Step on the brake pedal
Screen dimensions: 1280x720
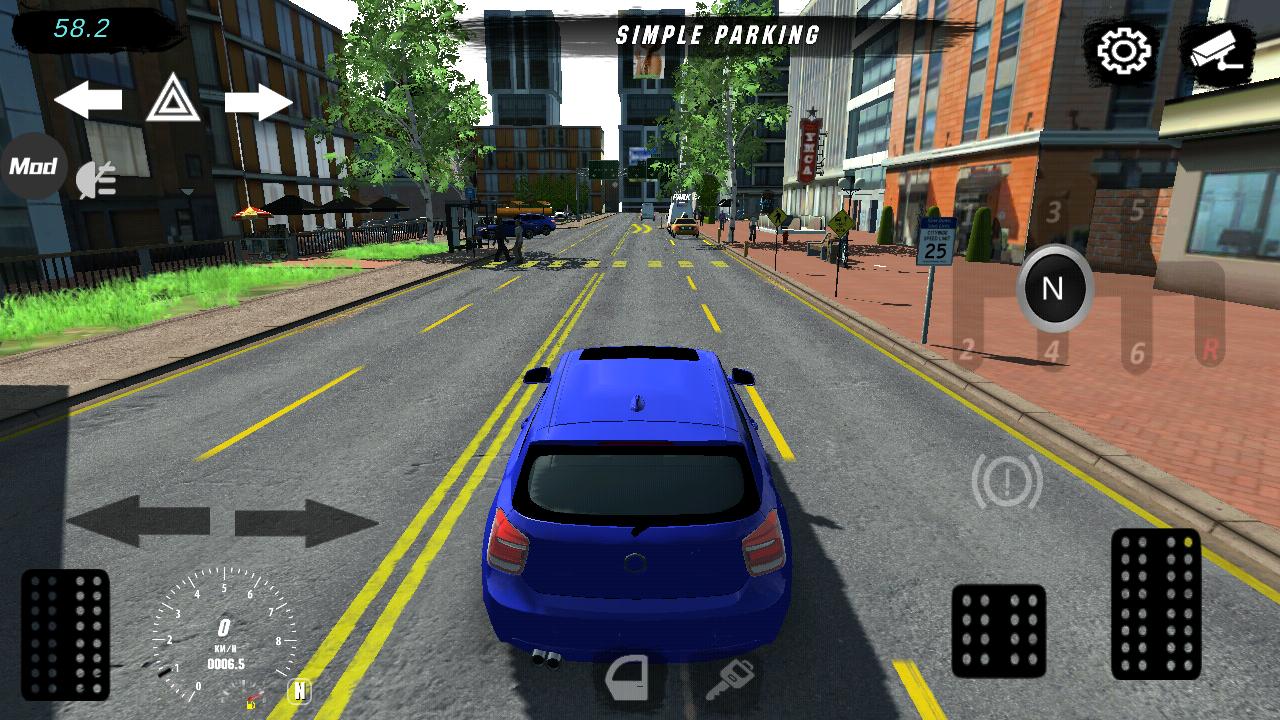998,631
